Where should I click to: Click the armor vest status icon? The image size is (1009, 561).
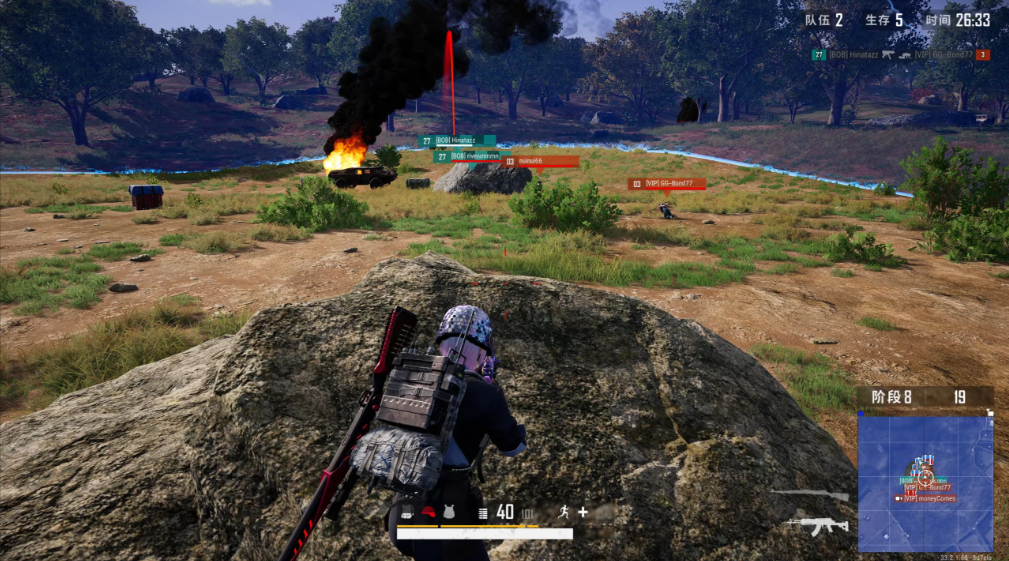pyautogui.click(x=448, y=513)
